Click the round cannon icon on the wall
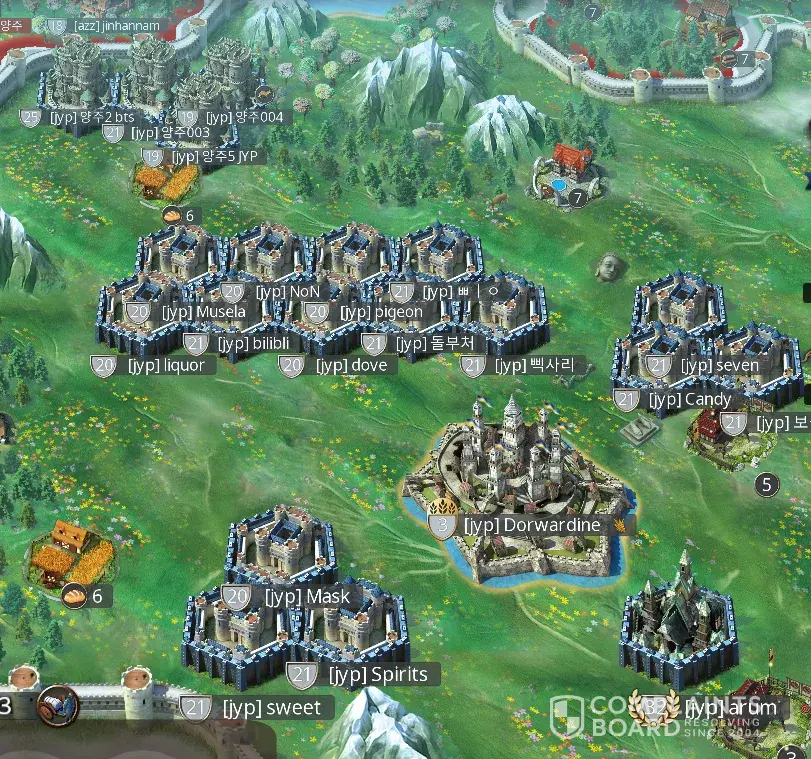The width and height of the screenshot is (811, 759). [x=58, y=706]
